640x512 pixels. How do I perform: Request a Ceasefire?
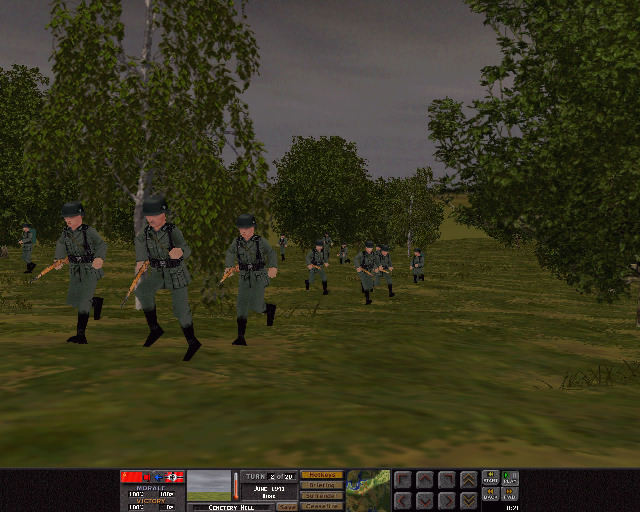point(321,506)
